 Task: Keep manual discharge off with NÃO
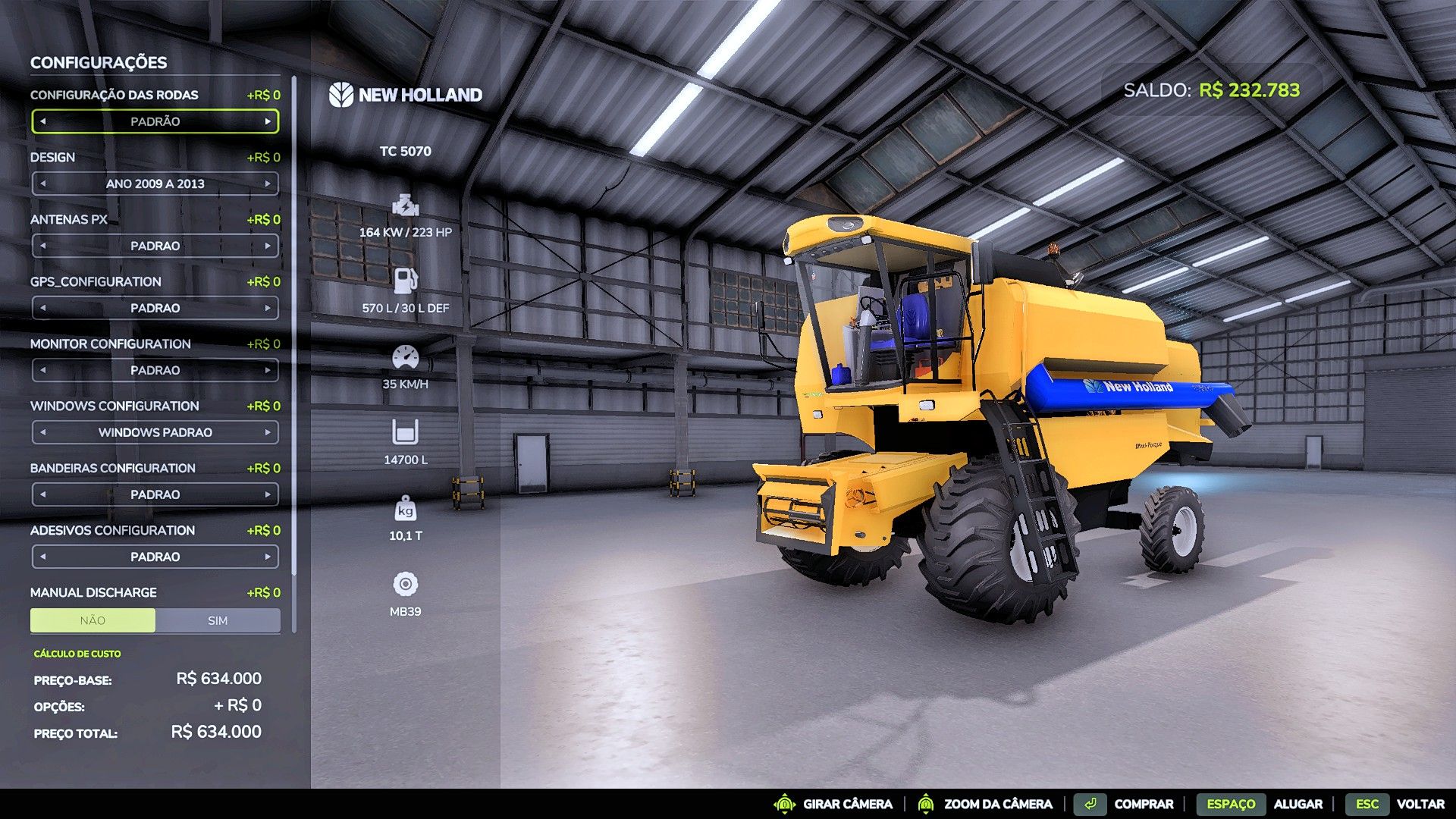tap(93, 620)
